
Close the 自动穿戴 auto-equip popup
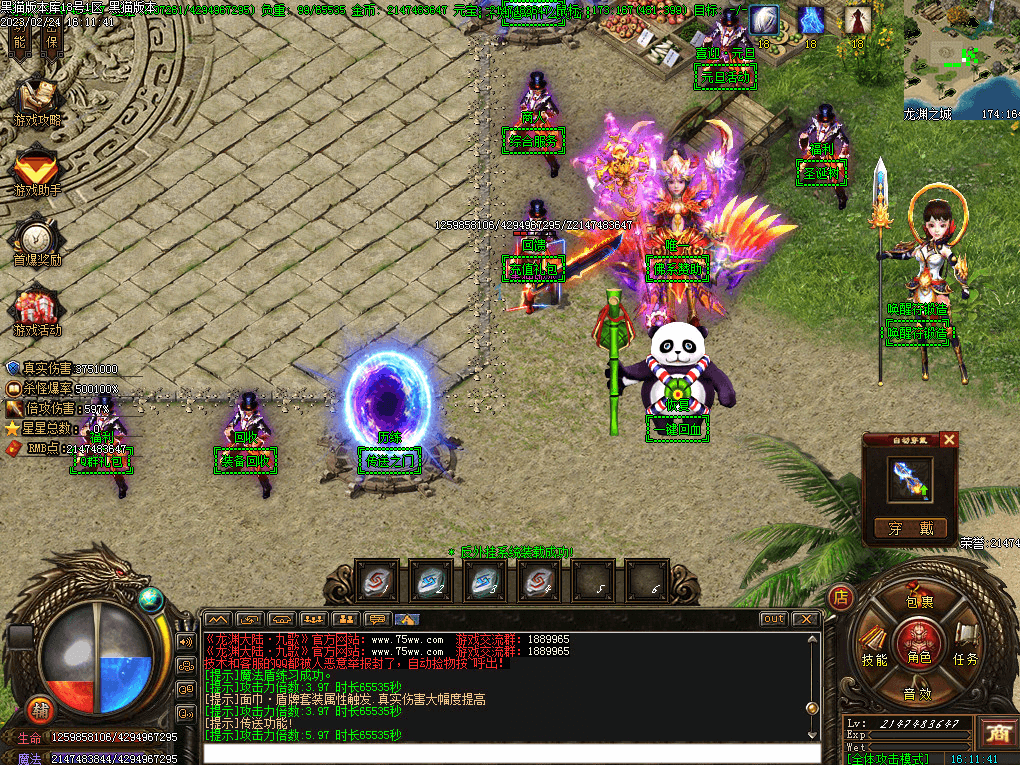point(949,440)
